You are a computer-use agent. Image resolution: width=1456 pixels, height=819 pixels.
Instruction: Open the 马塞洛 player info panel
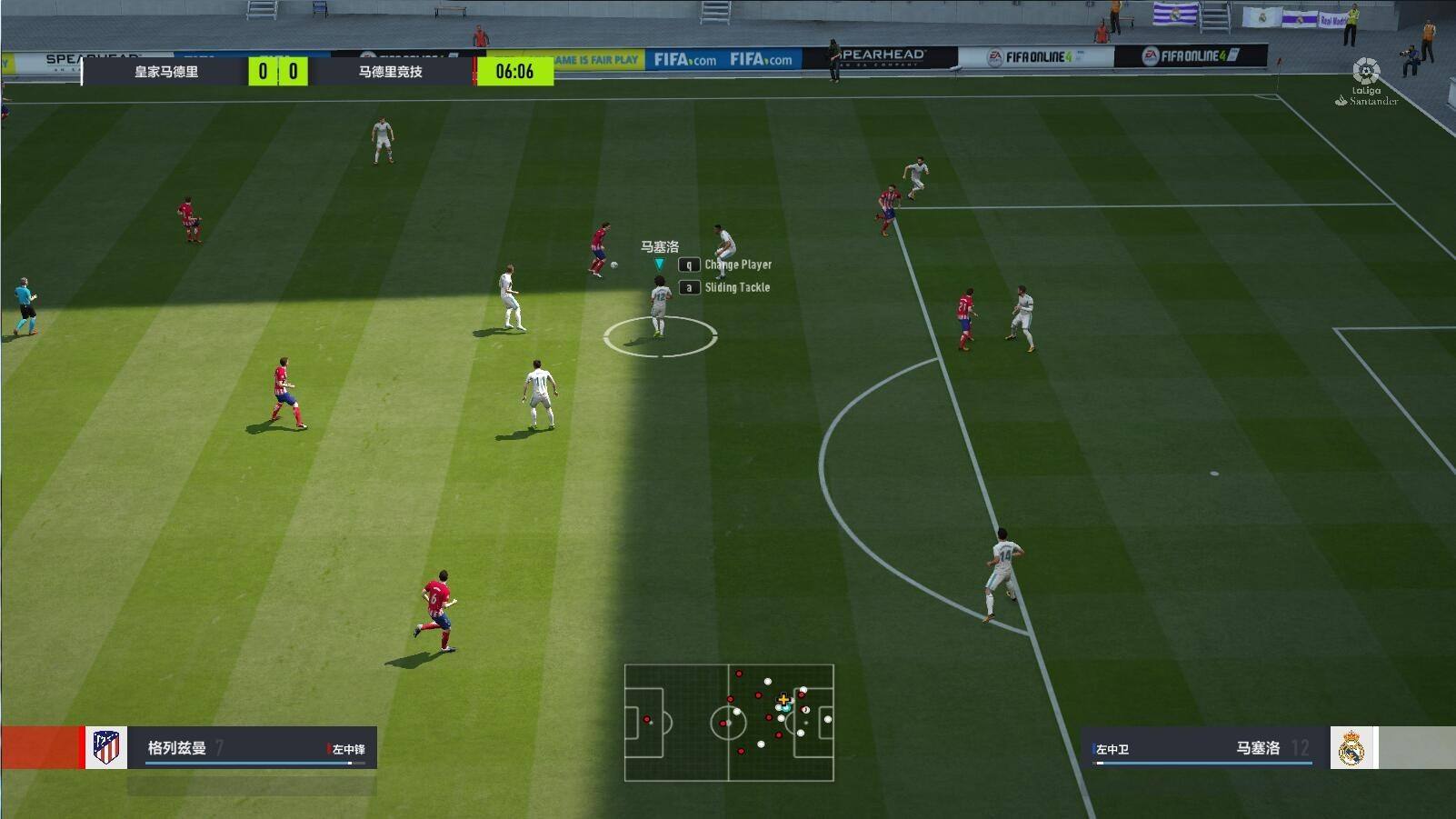1204,748
